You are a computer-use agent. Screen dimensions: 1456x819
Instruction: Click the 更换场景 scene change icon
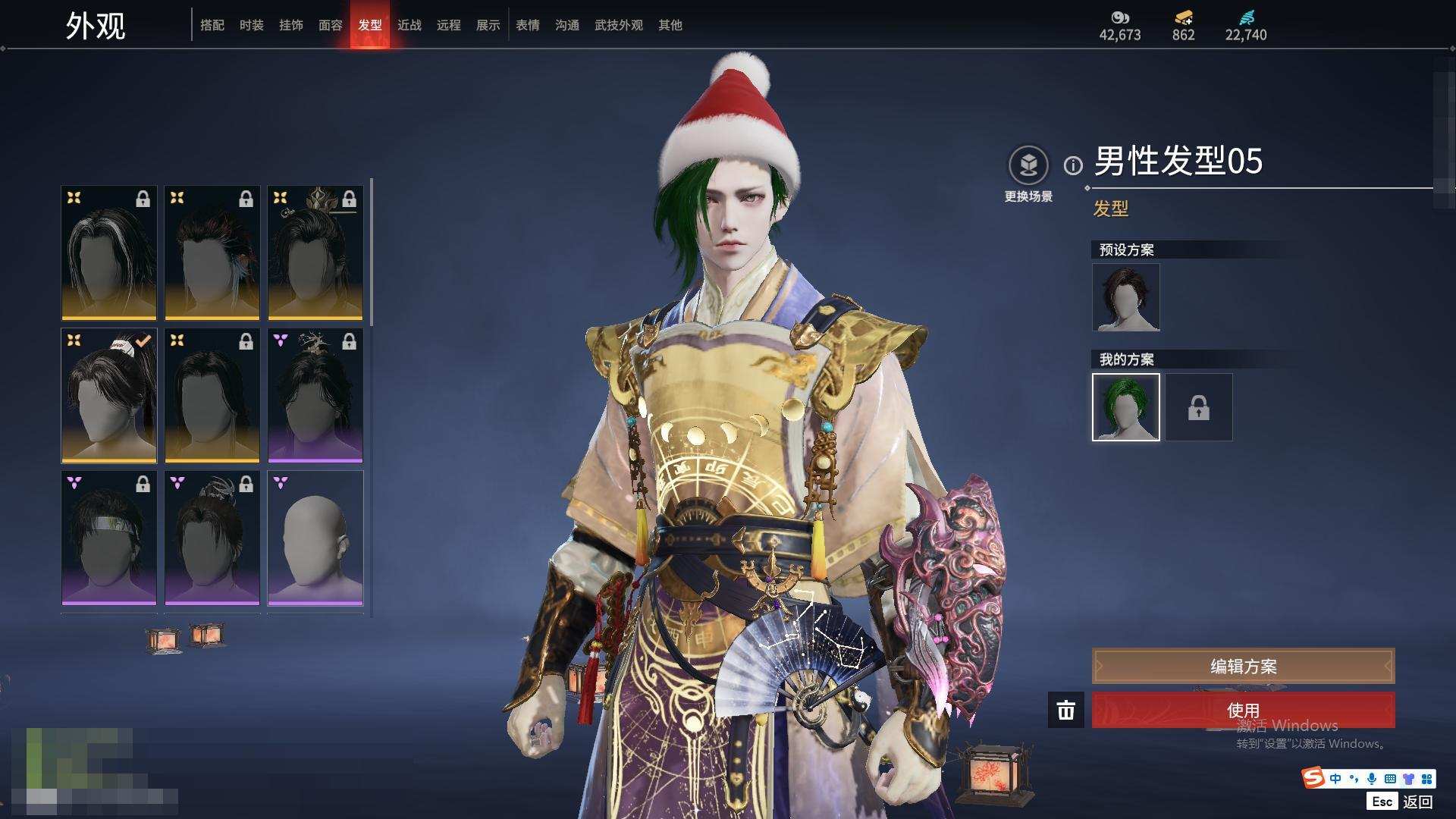(x=1028, y=165)
